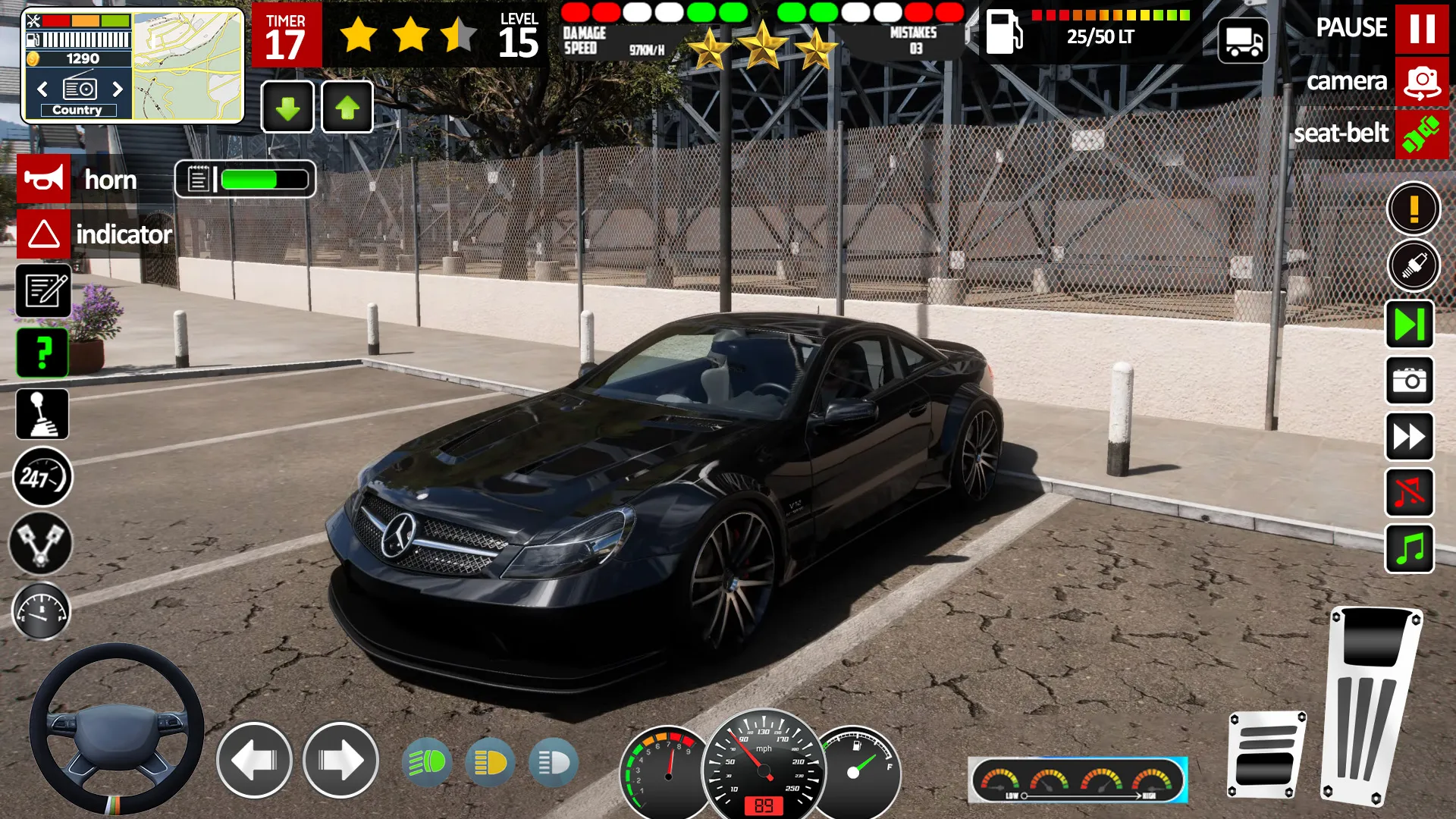1456x819 pixels.
Task: Switch view using the camera button
Action: [x=1421, y=82]
